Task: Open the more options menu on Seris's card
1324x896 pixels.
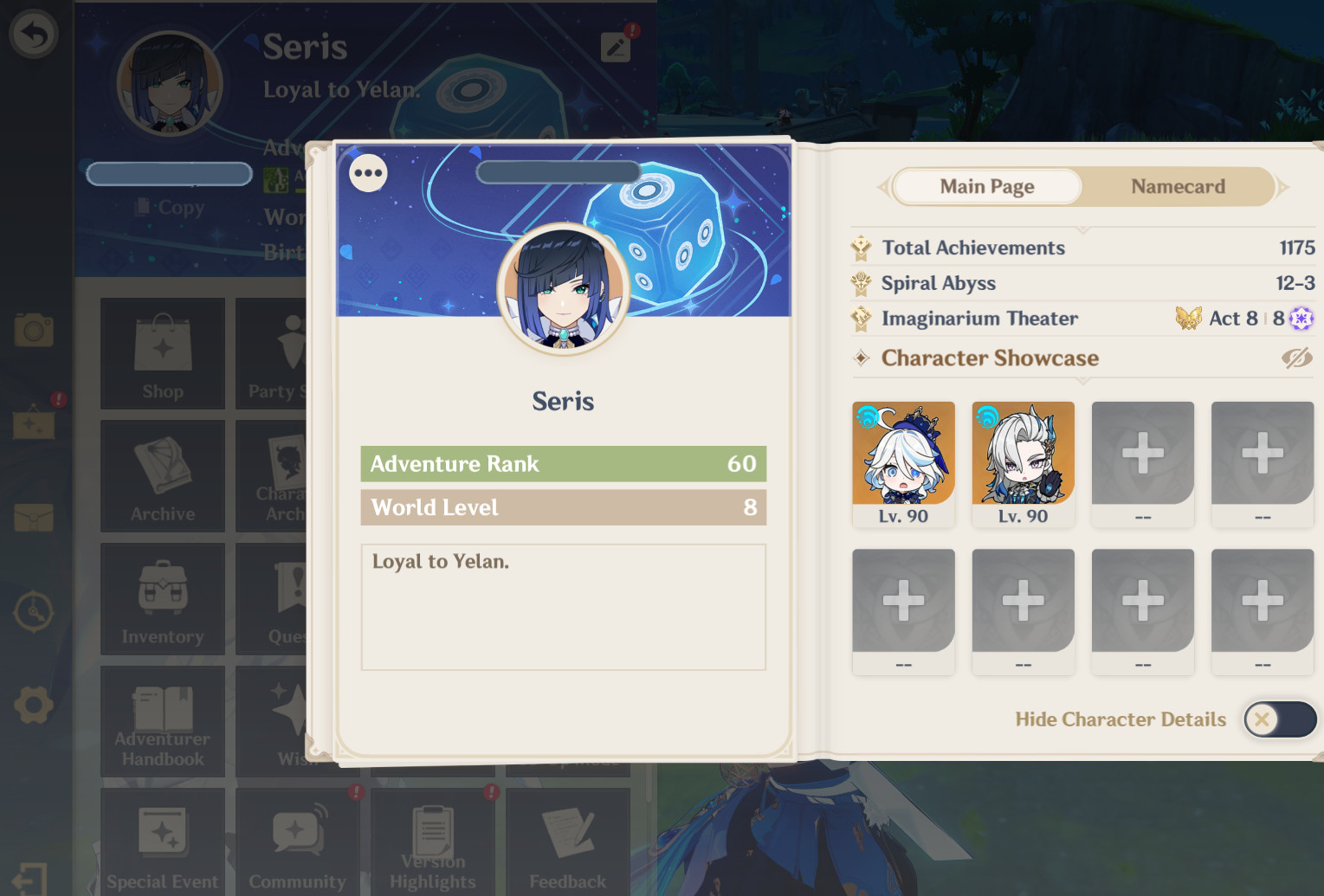Action: [367, 173]
